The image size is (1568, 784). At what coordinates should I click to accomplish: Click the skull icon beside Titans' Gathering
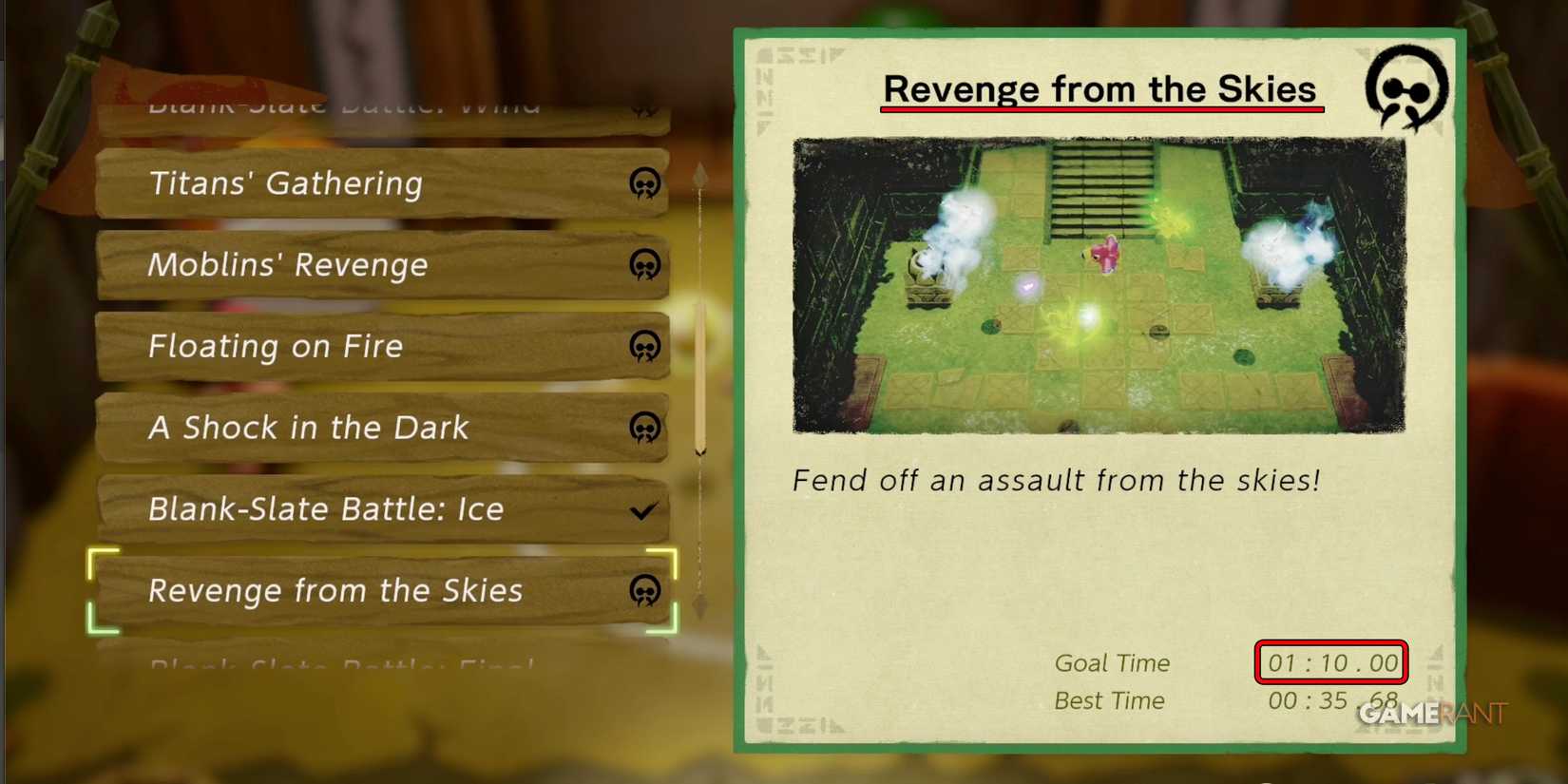[645, 183]
